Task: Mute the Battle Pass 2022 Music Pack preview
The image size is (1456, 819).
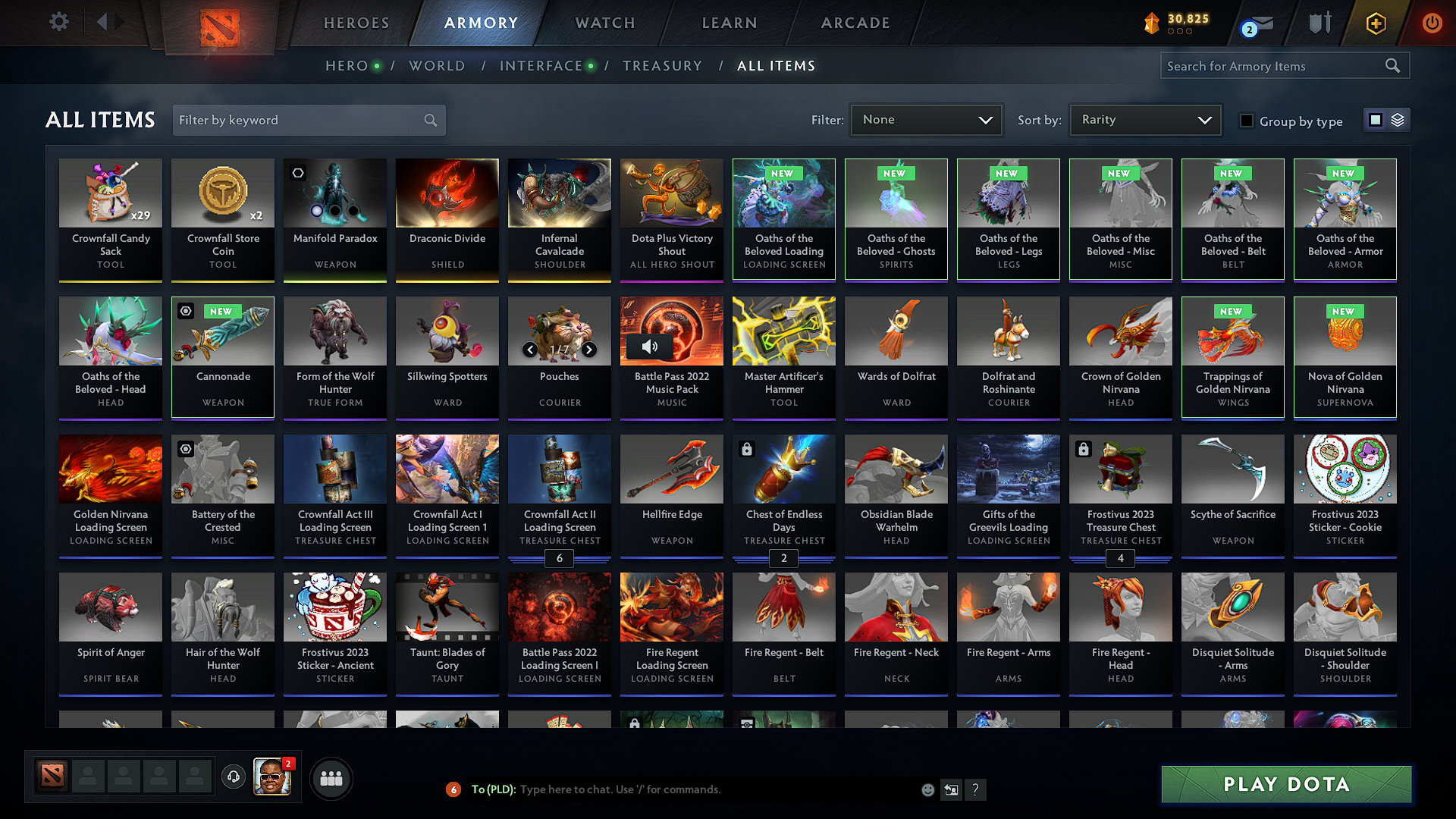Action: point(648,347)
